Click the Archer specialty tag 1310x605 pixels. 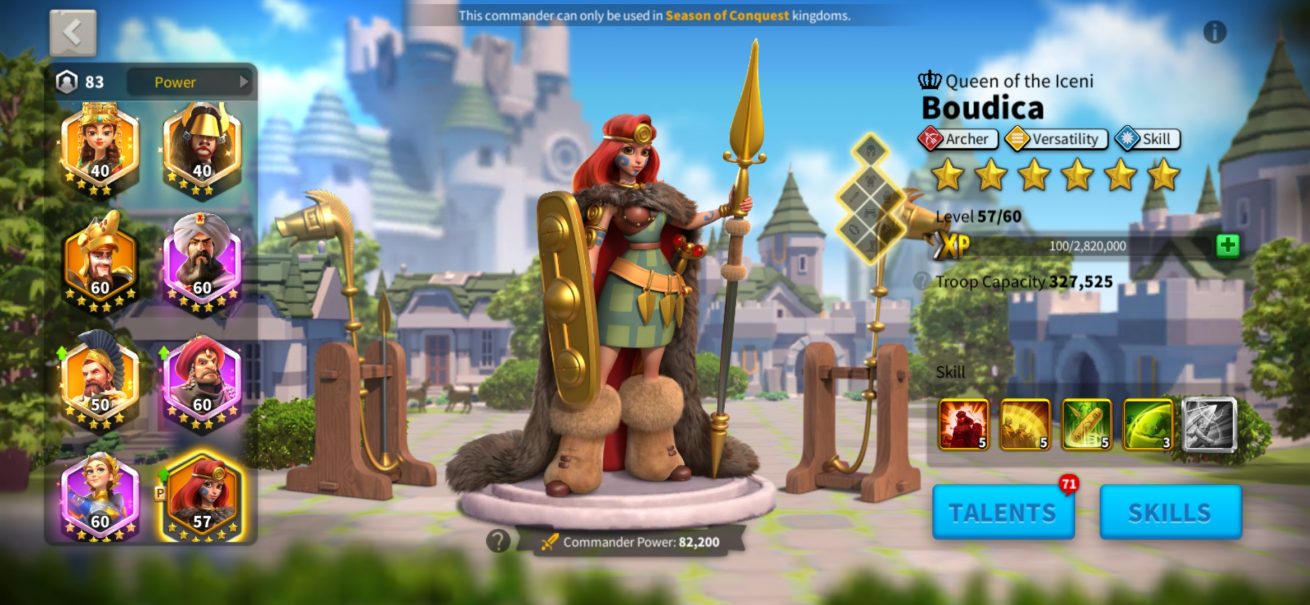[x=957, y=139]
